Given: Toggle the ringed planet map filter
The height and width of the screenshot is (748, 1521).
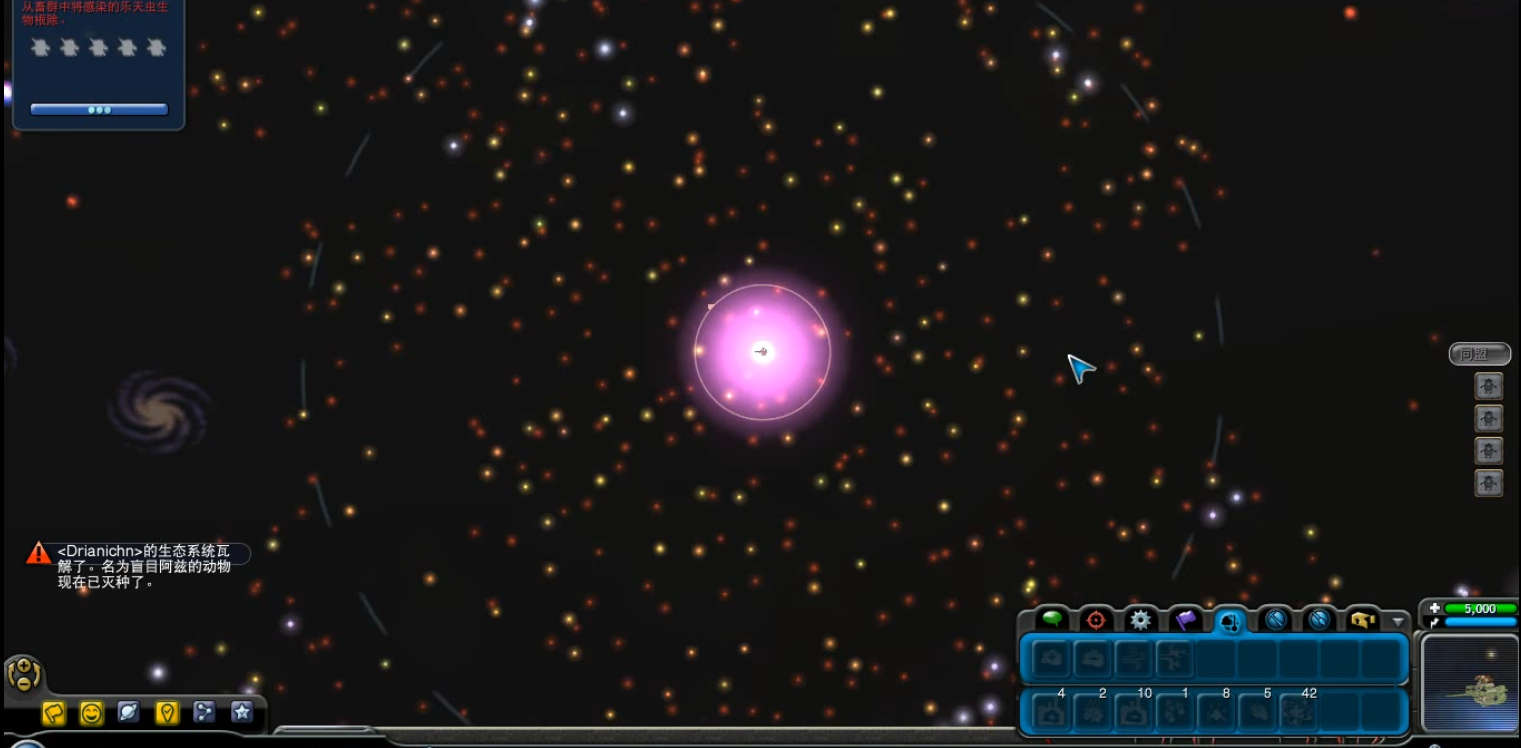Looking at the screenshot, I should pos(129,712).
